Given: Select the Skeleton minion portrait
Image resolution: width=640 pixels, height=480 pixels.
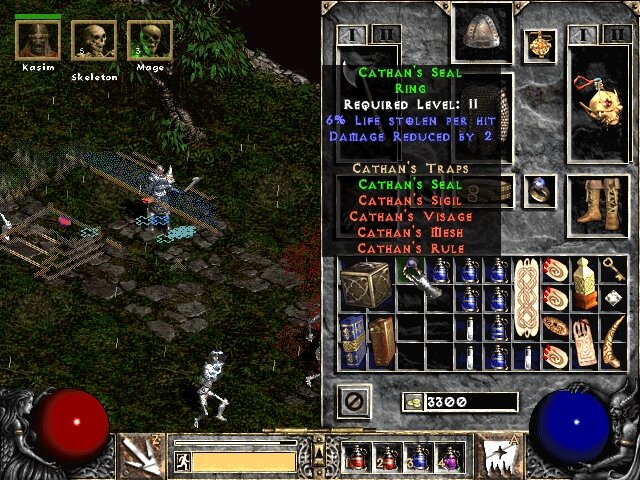Looking at the screenshot, I should (x=94, y=42).
